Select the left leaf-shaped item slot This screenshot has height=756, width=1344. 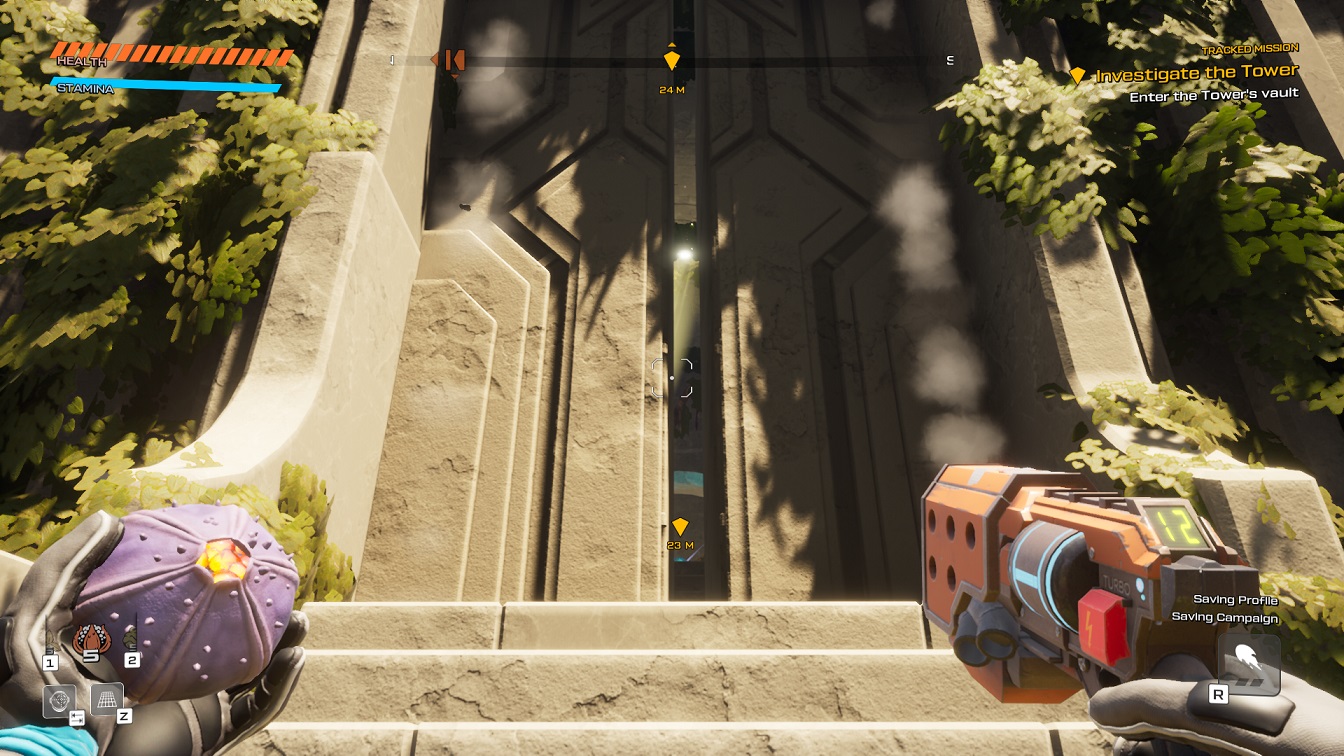pyautogui.click(x=50, y=640)
